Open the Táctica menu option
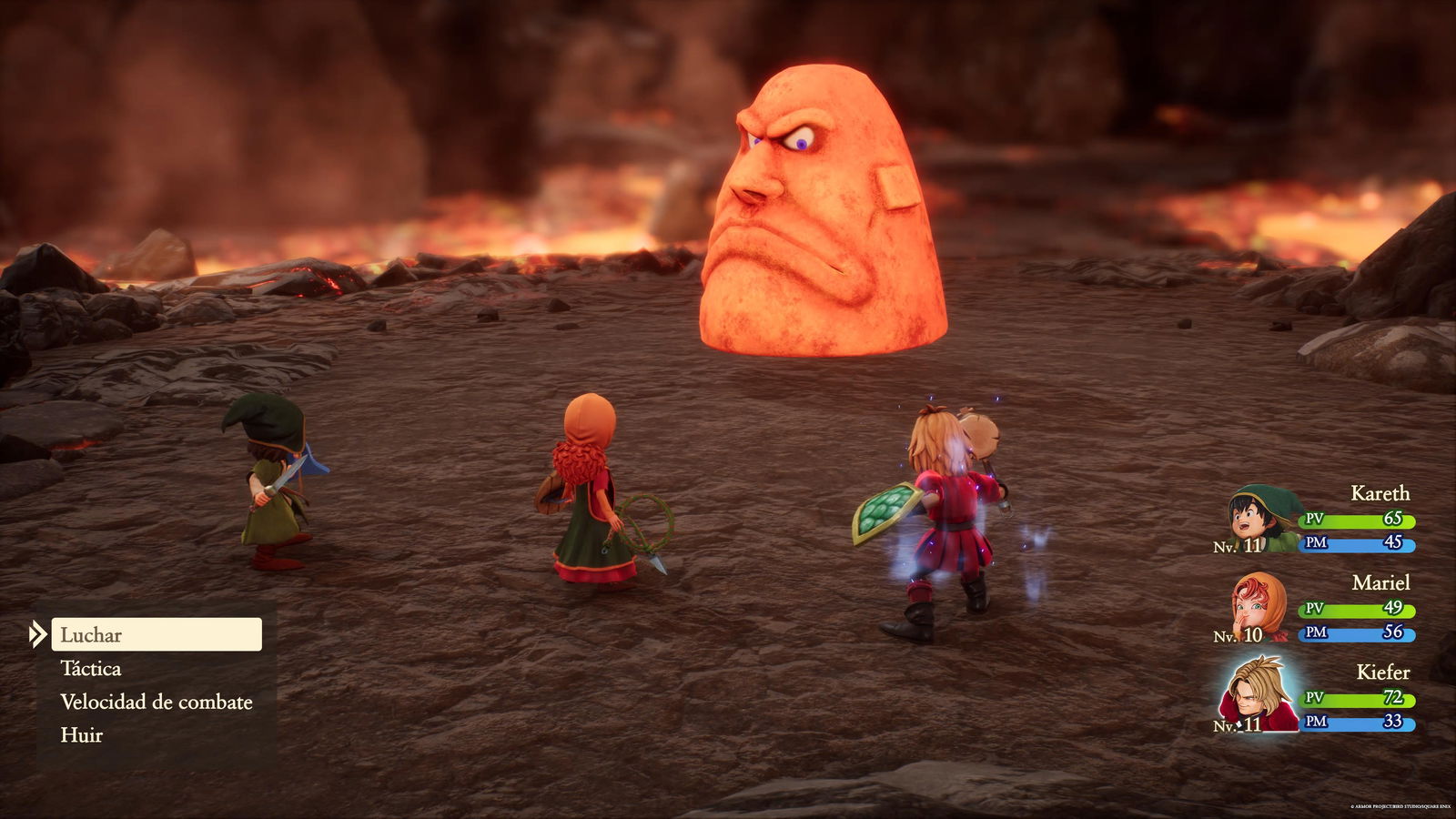1456x819 pixels. (91, 669)
